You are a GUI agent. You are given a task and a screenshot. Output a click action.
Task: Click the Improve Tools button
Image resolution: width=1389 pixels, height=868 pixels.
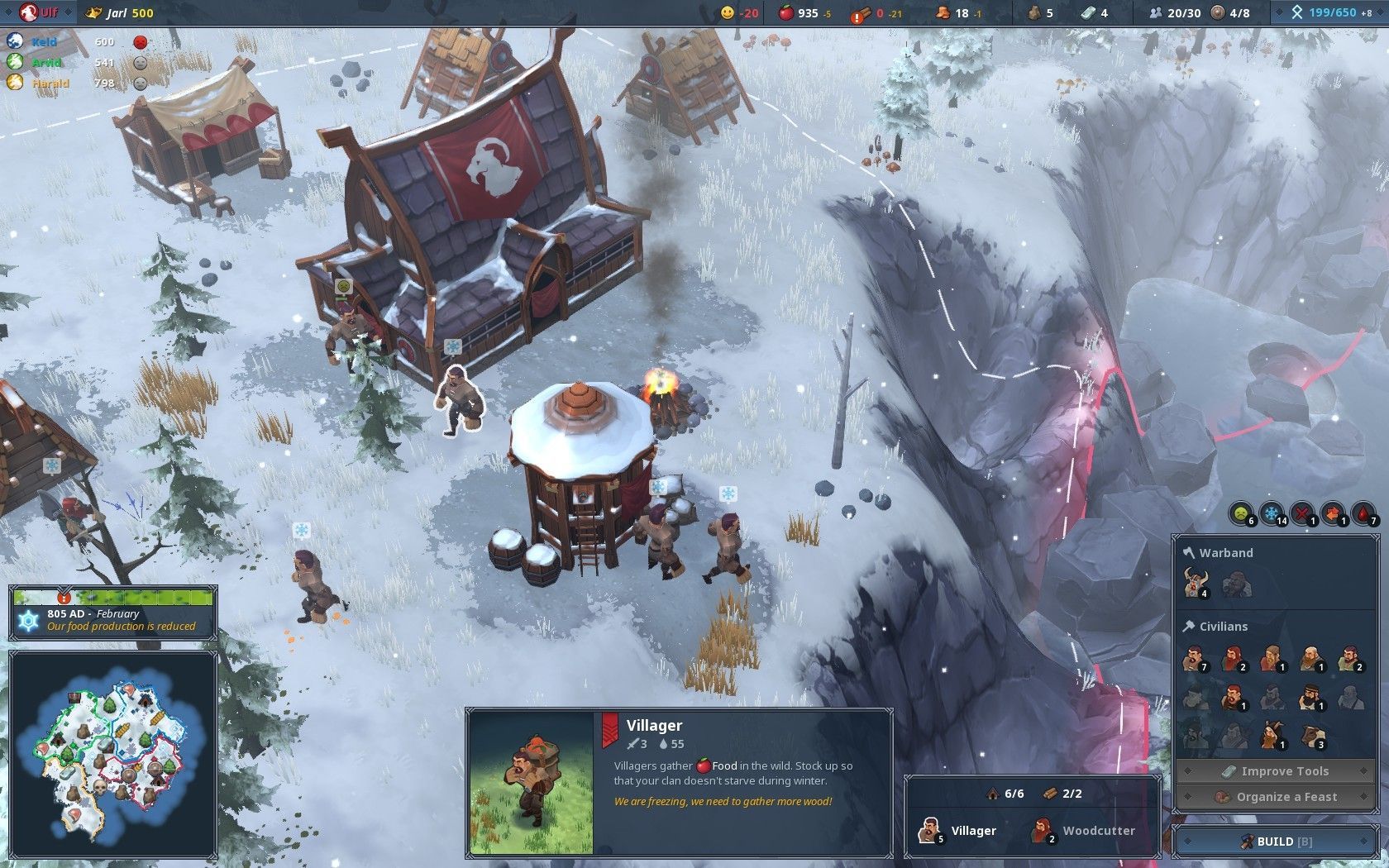point(1274,771)
